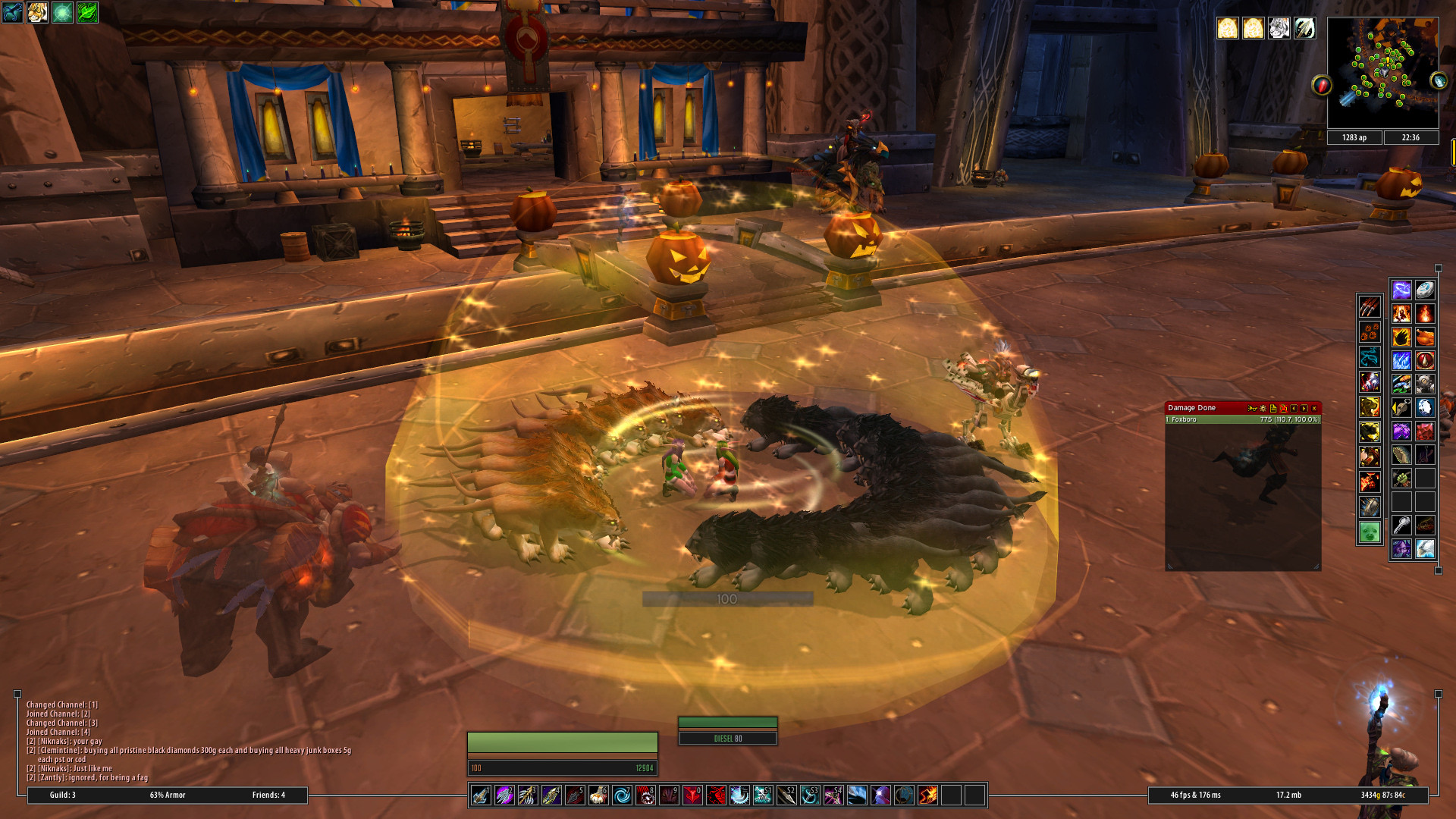The height and width of the screenshot is (819, 1456).
Task: Activate the blue swirl ability in slot 7
Action: point(622,795)
